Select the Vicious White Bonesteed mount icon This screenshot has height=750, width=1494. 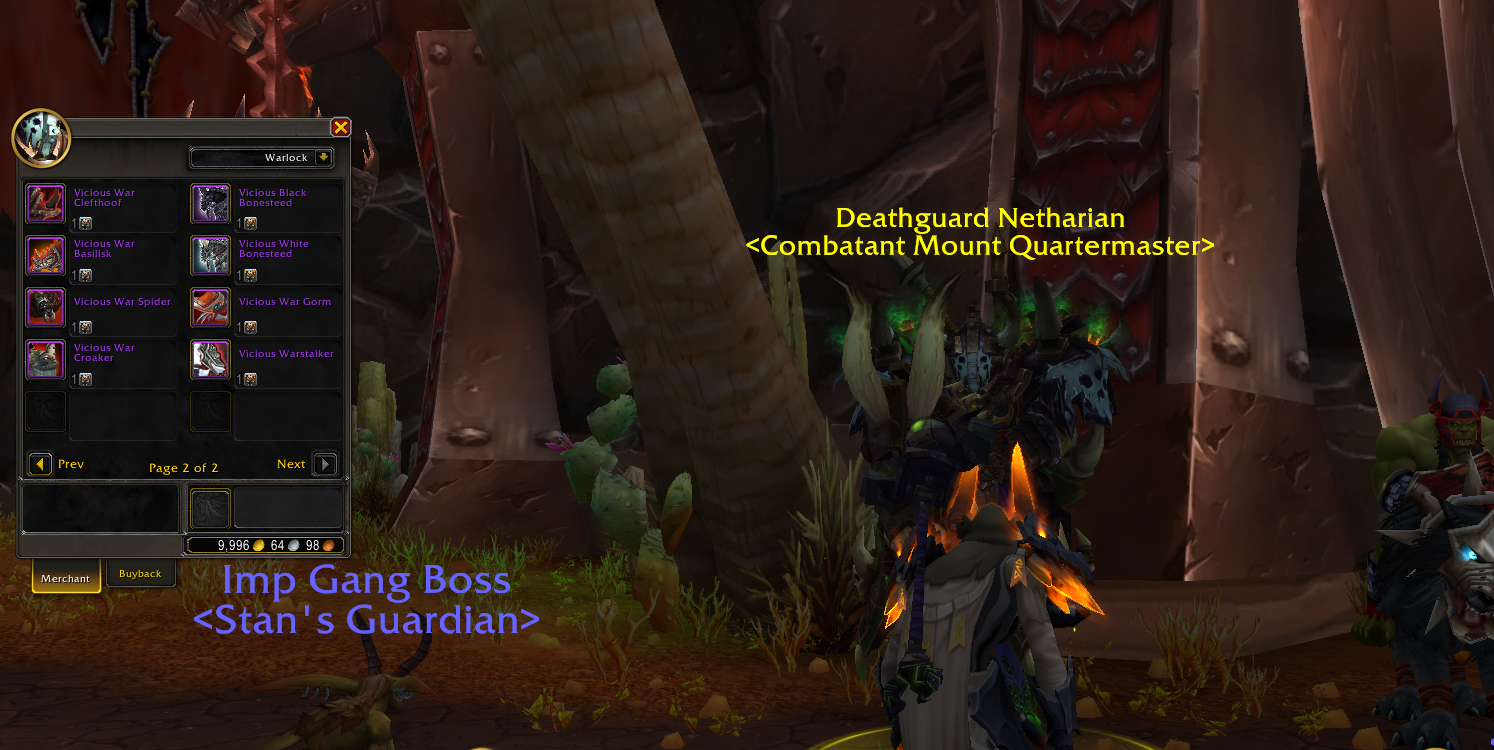coord(209,255)
